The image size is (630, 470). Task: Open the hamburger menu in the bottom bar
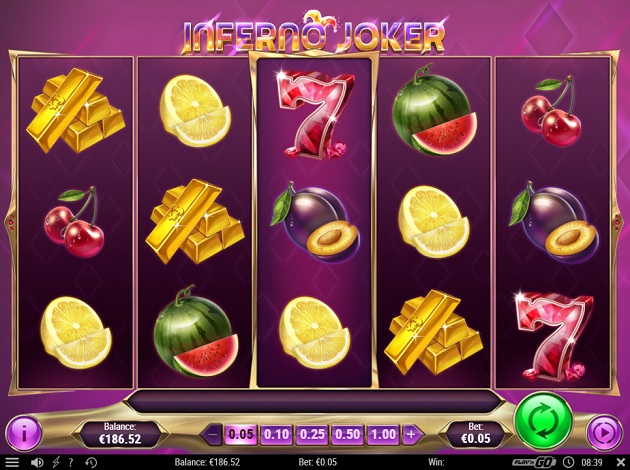pyautogui.click(x=12, y=462)
